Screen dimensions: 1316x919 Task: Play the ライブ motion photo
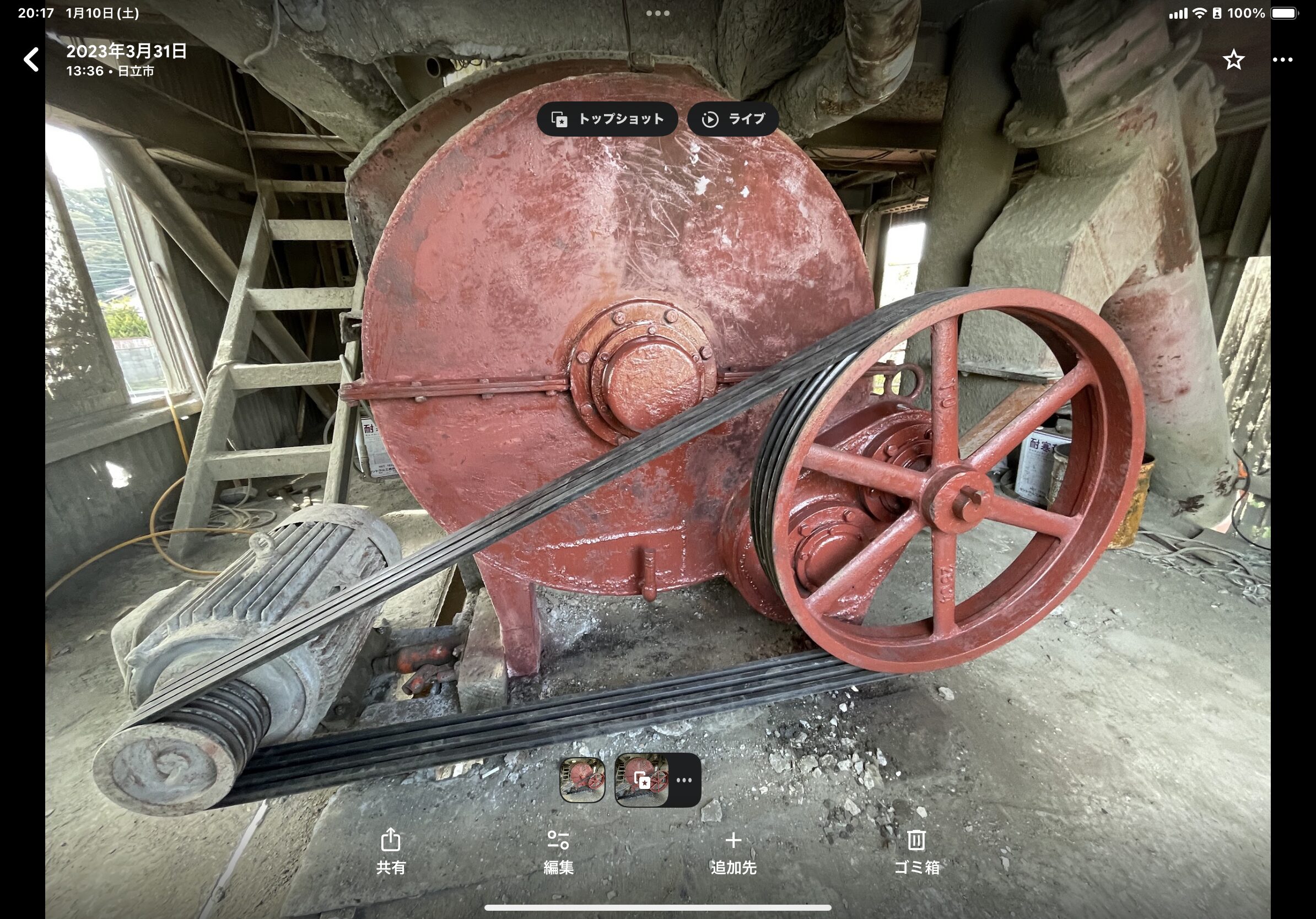coord(733,119)
